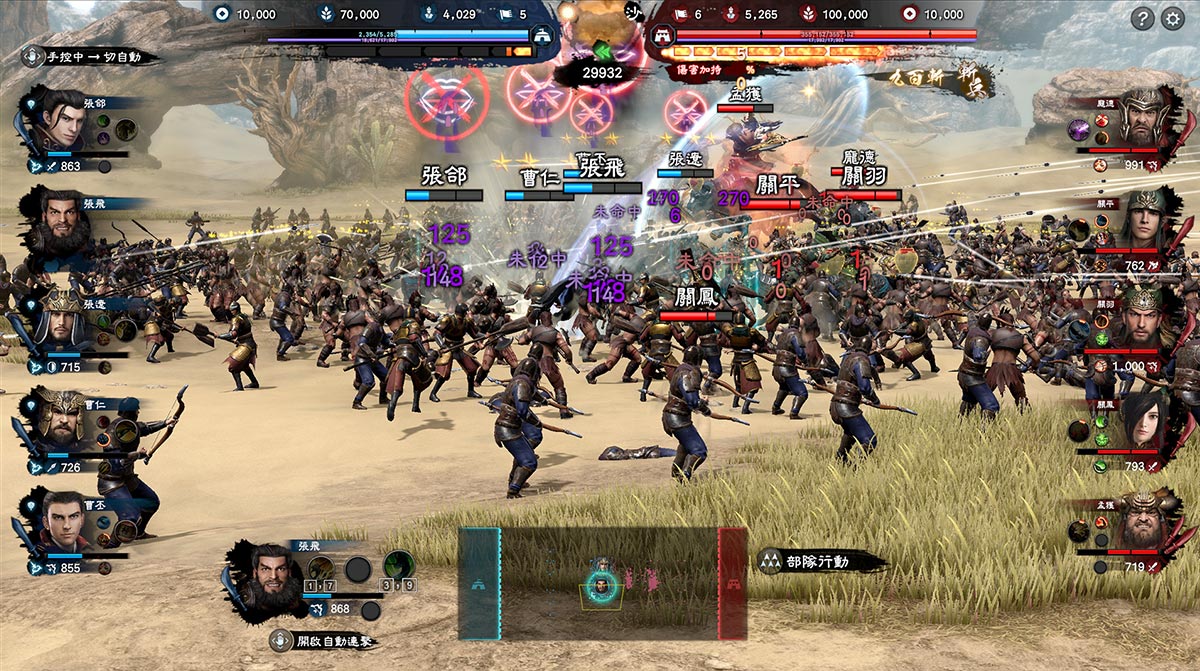Select Zhang Liao (張遼) portrait
The height and width of the screenshot is (671, 1200).
[60, 318]
